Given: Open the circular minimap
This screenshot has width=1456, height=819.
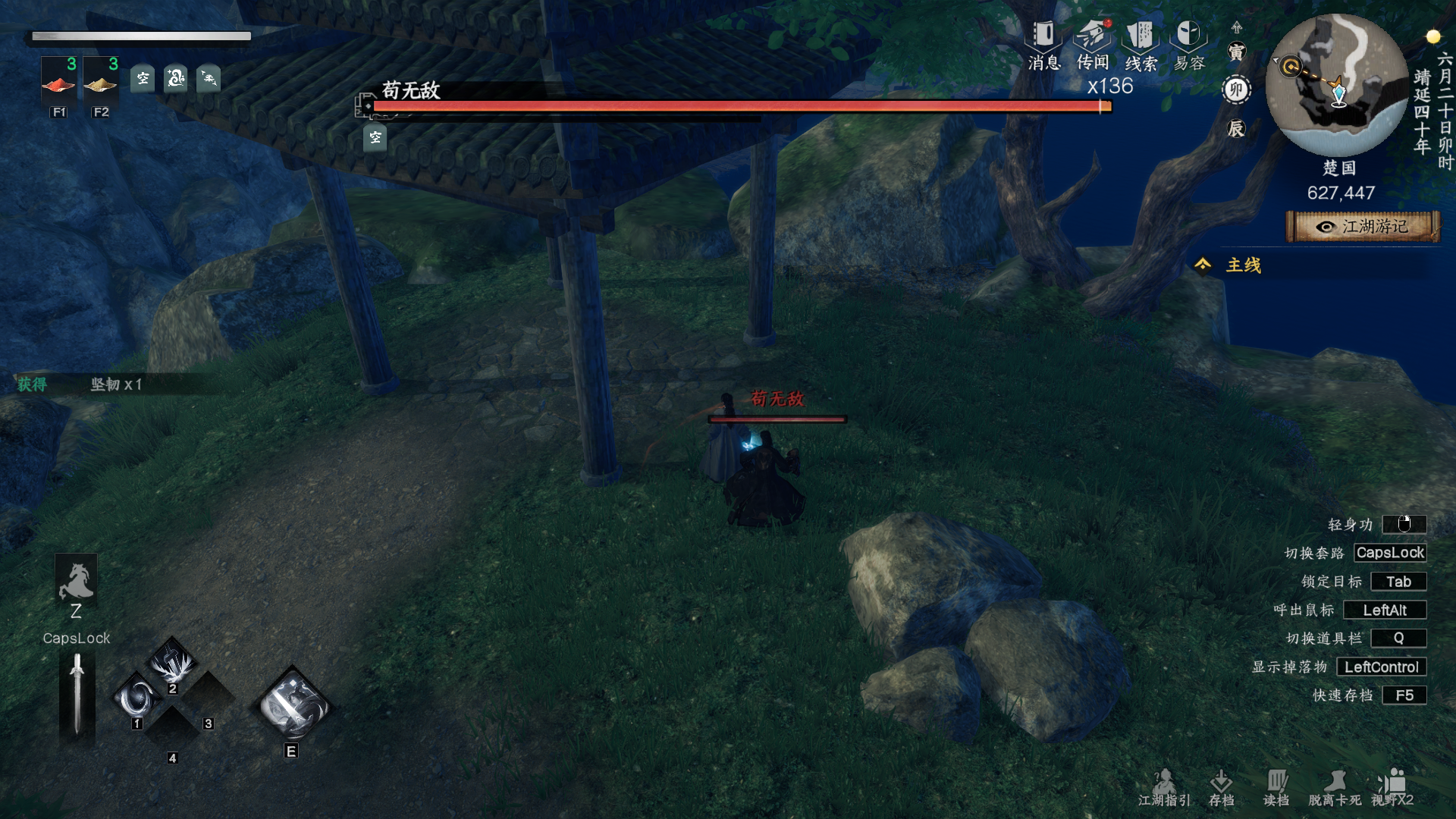Looking at the screenshot, I should coord(1337,85).
